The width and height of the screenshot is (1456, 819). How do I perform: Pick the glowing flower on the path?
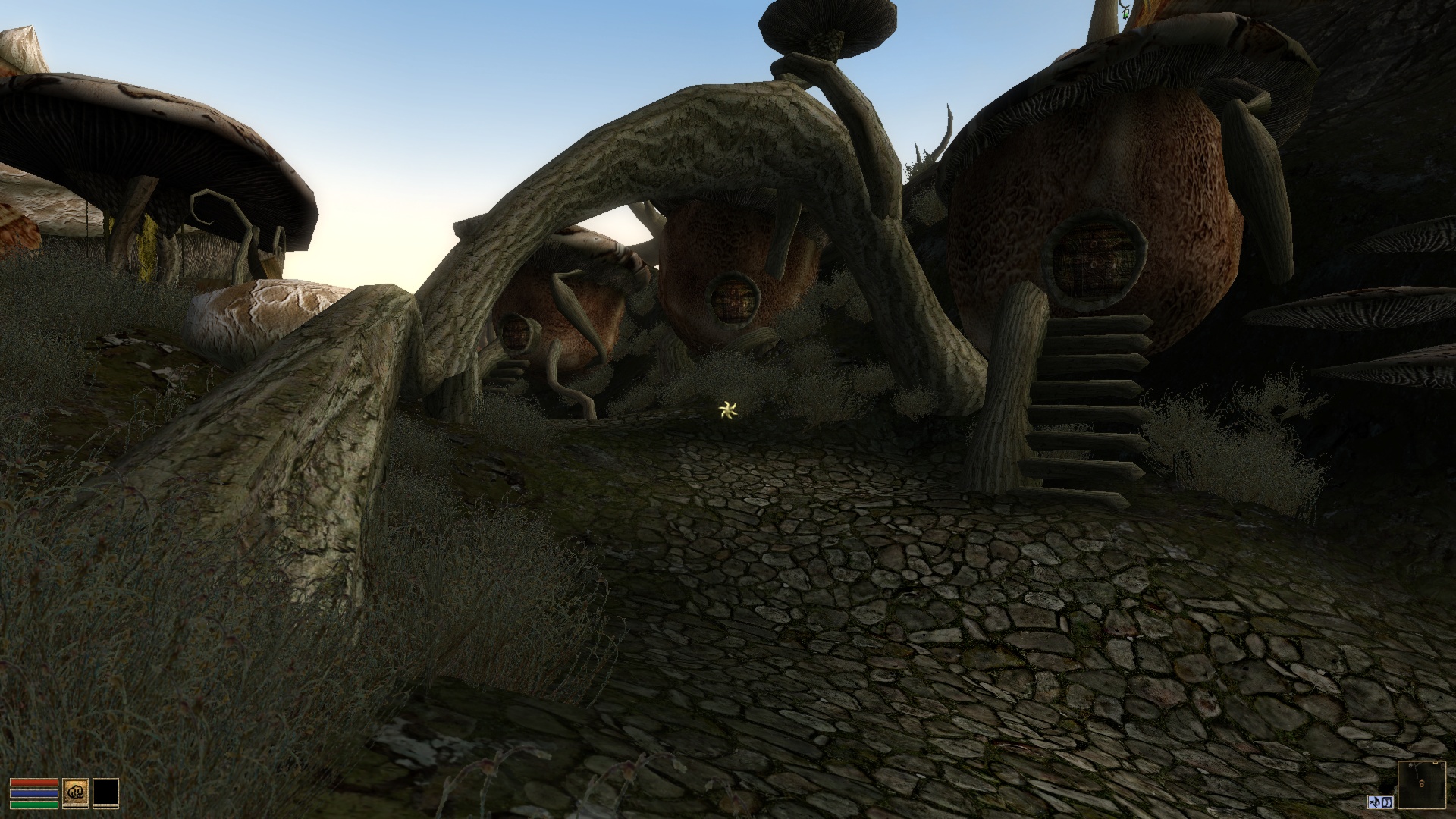click(727, 409)
